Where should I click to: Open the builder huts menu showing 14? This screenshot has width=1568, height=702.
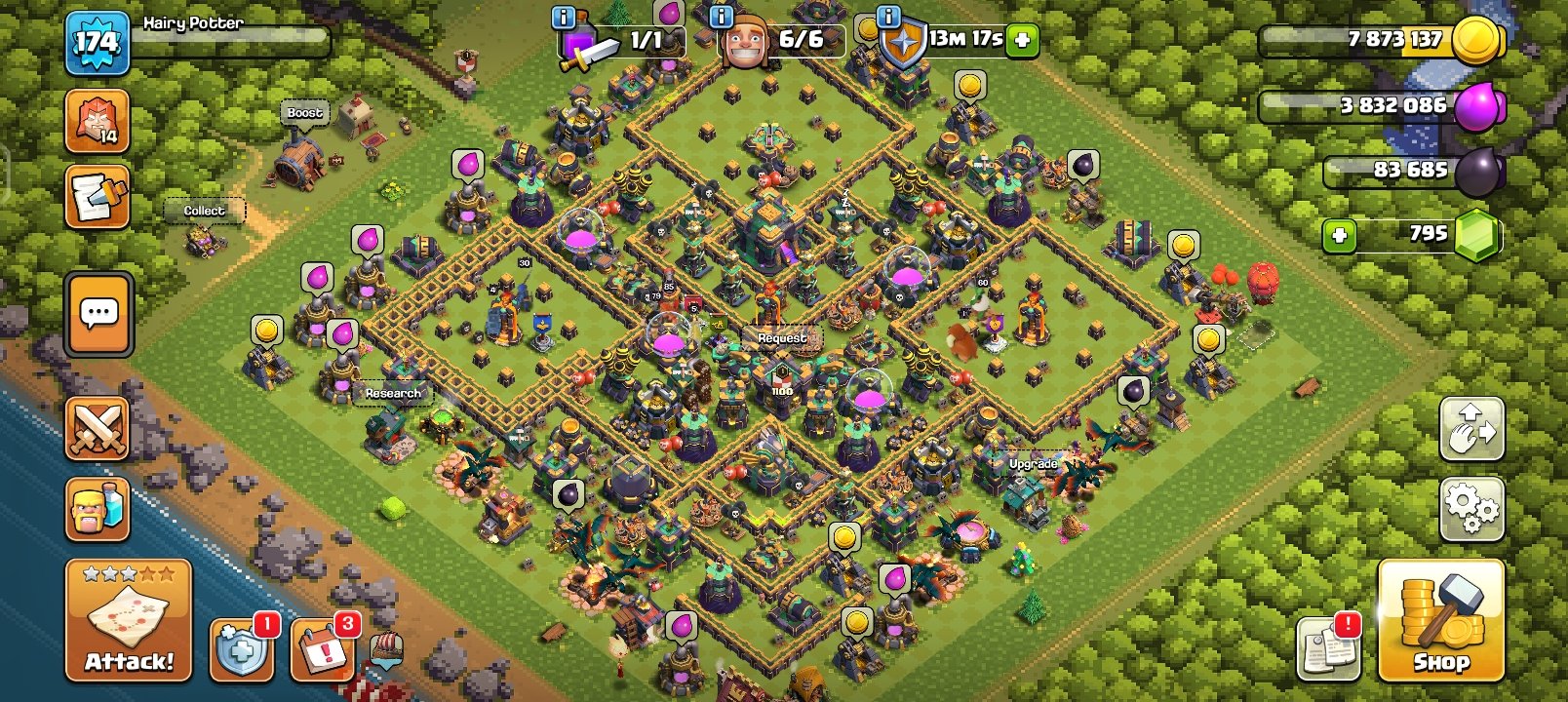coord(98,119)
